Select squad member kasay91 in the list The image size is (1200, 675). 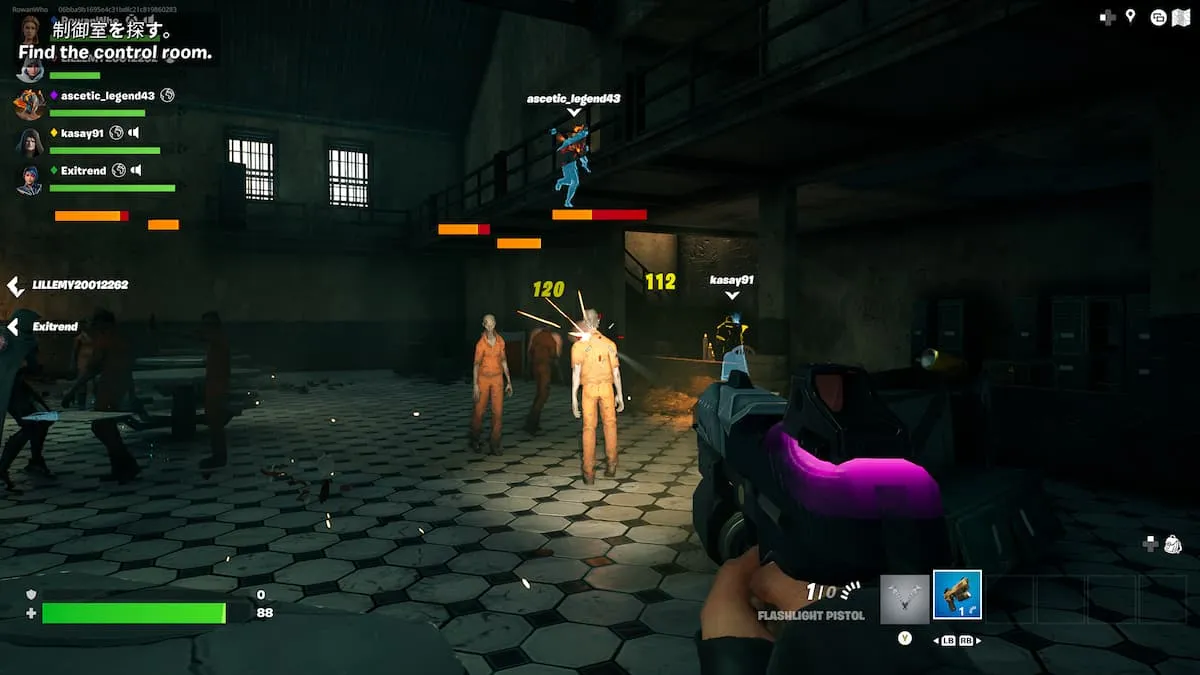pyautogui.click(x=82, y=133)
